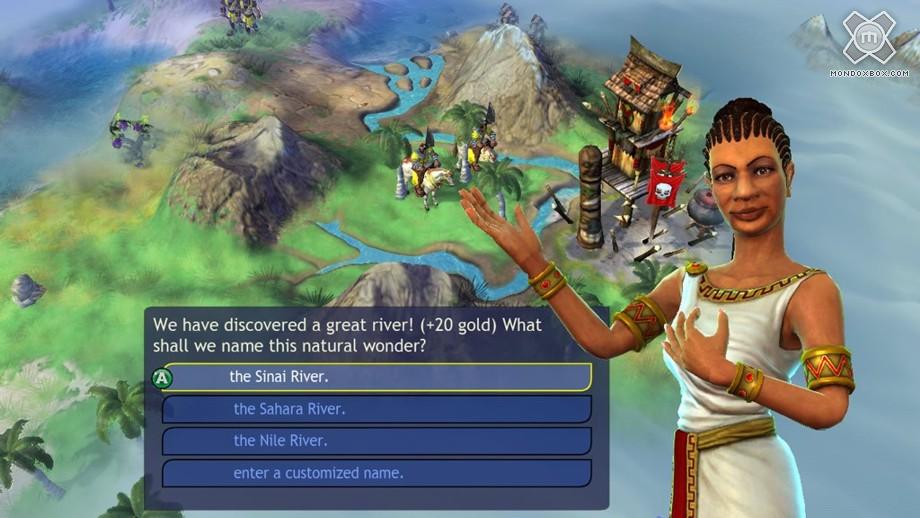Choose the Sinai River name option
This screenshot has width=920, height=518.
(377, 377)
